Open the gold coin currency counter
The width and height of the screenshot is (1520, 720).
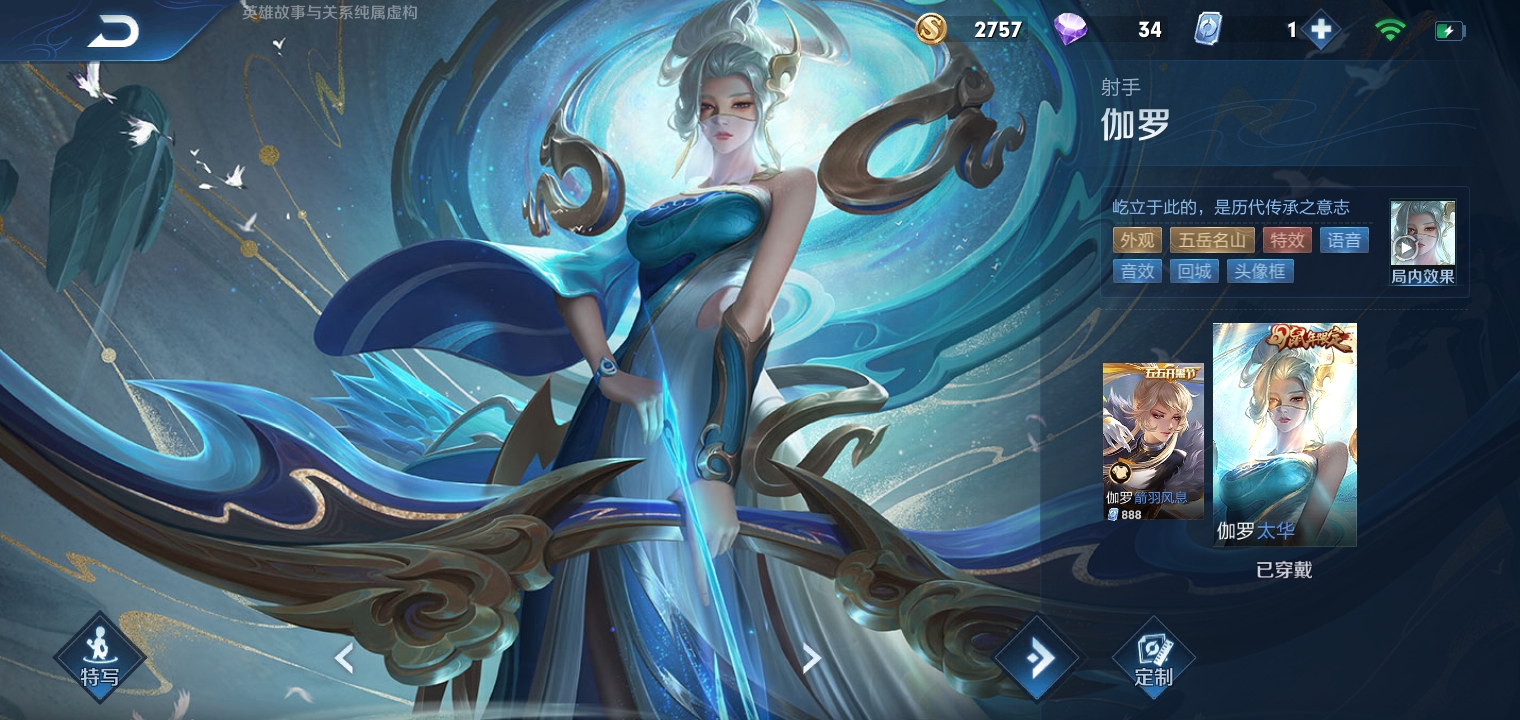[x=970, y=30]
